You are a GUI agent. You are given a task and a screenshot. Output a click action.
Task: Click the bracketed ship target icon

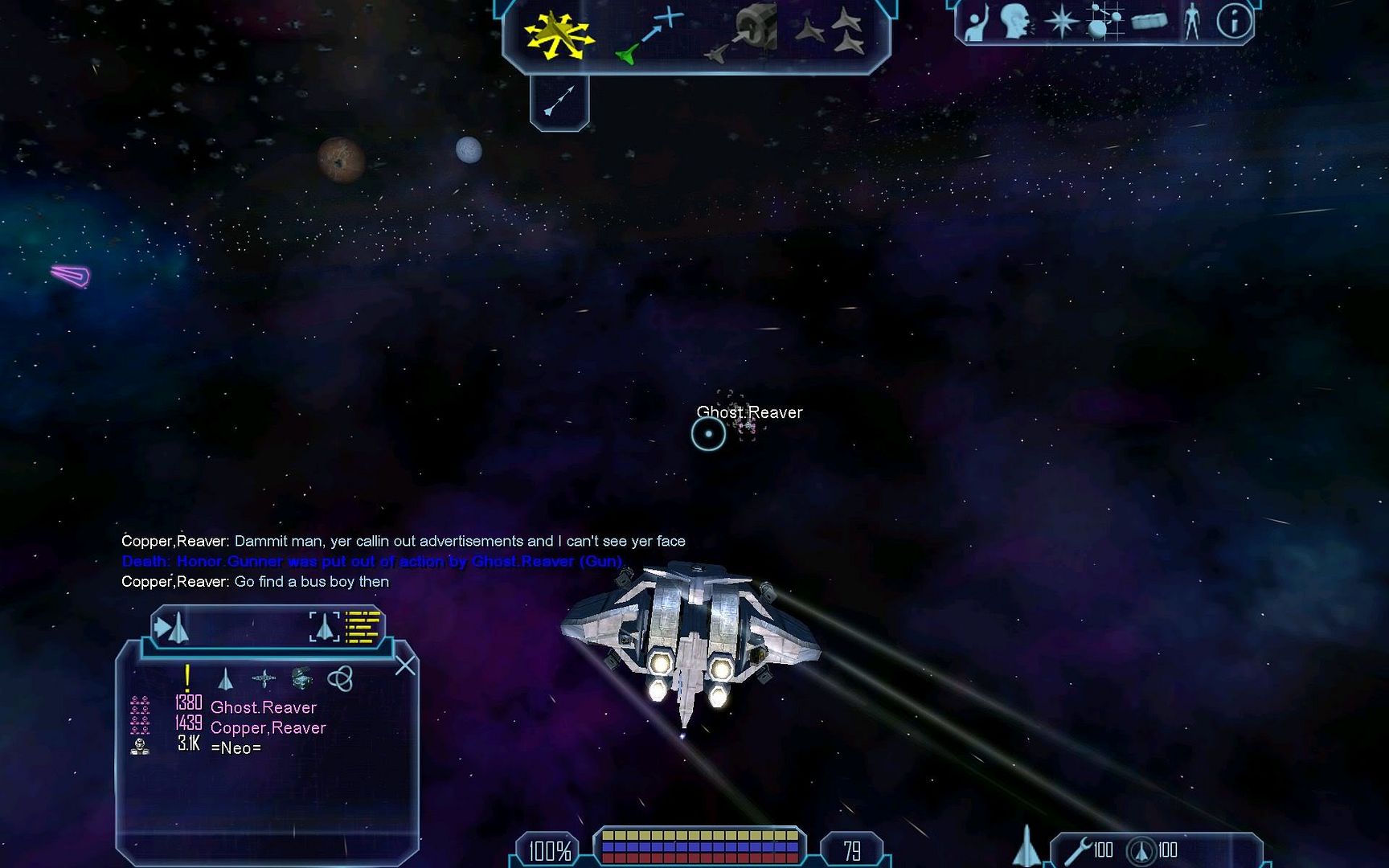tap(324, 628)
